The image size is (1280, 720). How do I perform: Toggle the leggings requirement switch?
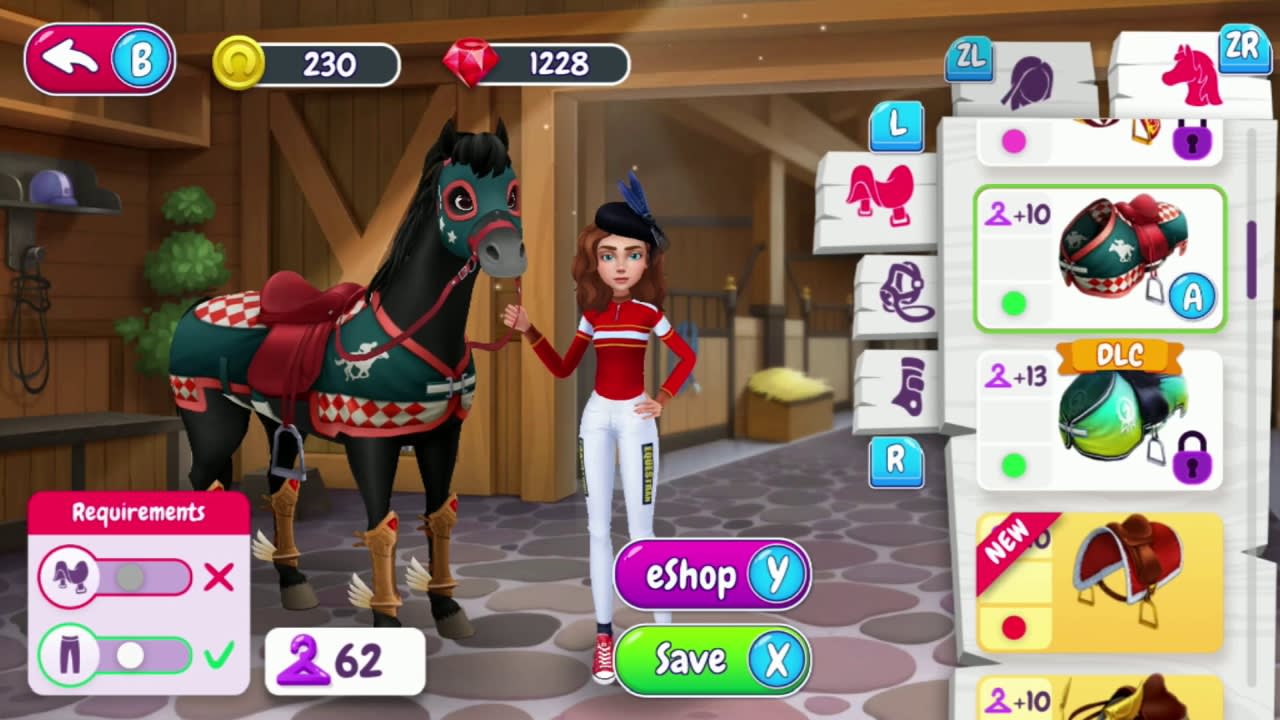pyautogui.click(x=128, y=655)
